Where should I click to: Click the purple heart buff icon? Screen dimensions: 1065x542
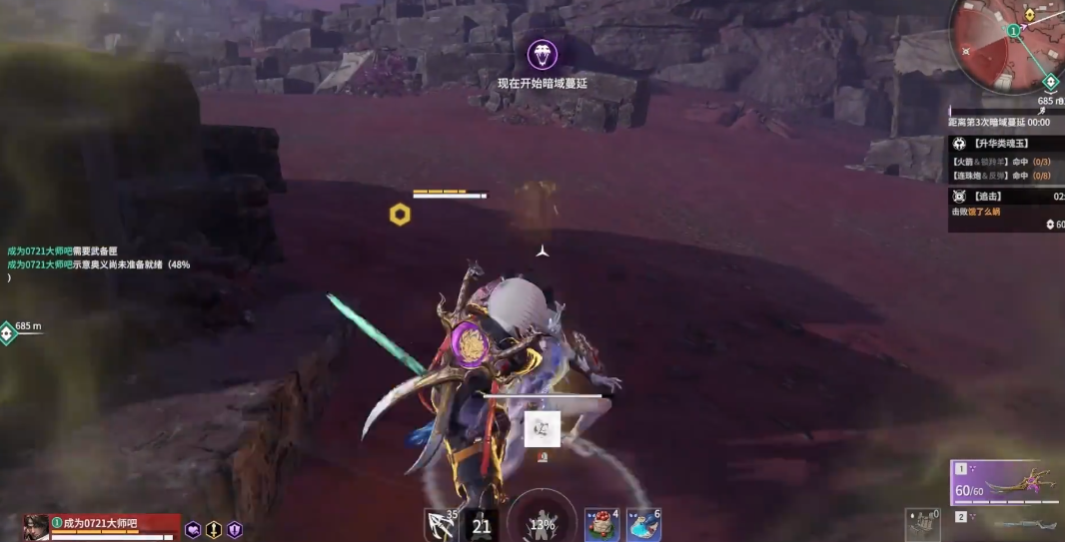coord(193,530)
